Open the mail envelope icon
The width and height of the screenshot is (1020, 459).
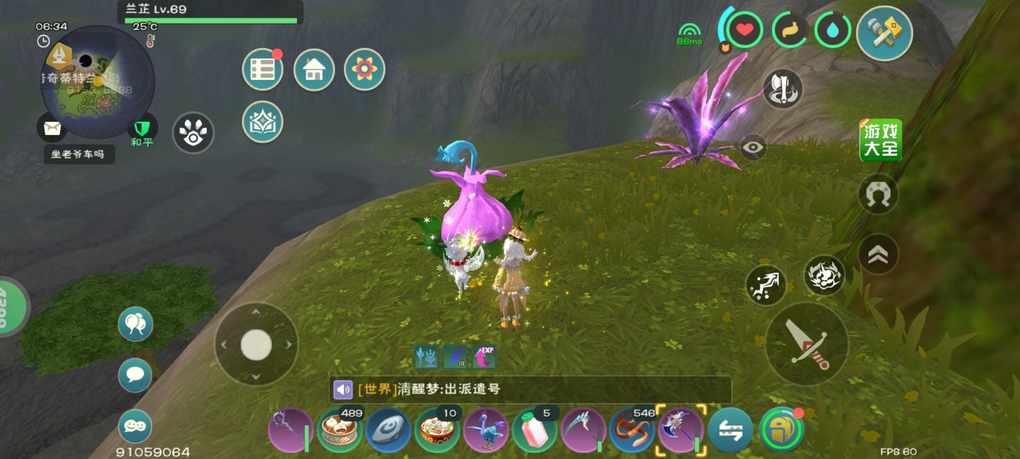(x=51, y=128)
